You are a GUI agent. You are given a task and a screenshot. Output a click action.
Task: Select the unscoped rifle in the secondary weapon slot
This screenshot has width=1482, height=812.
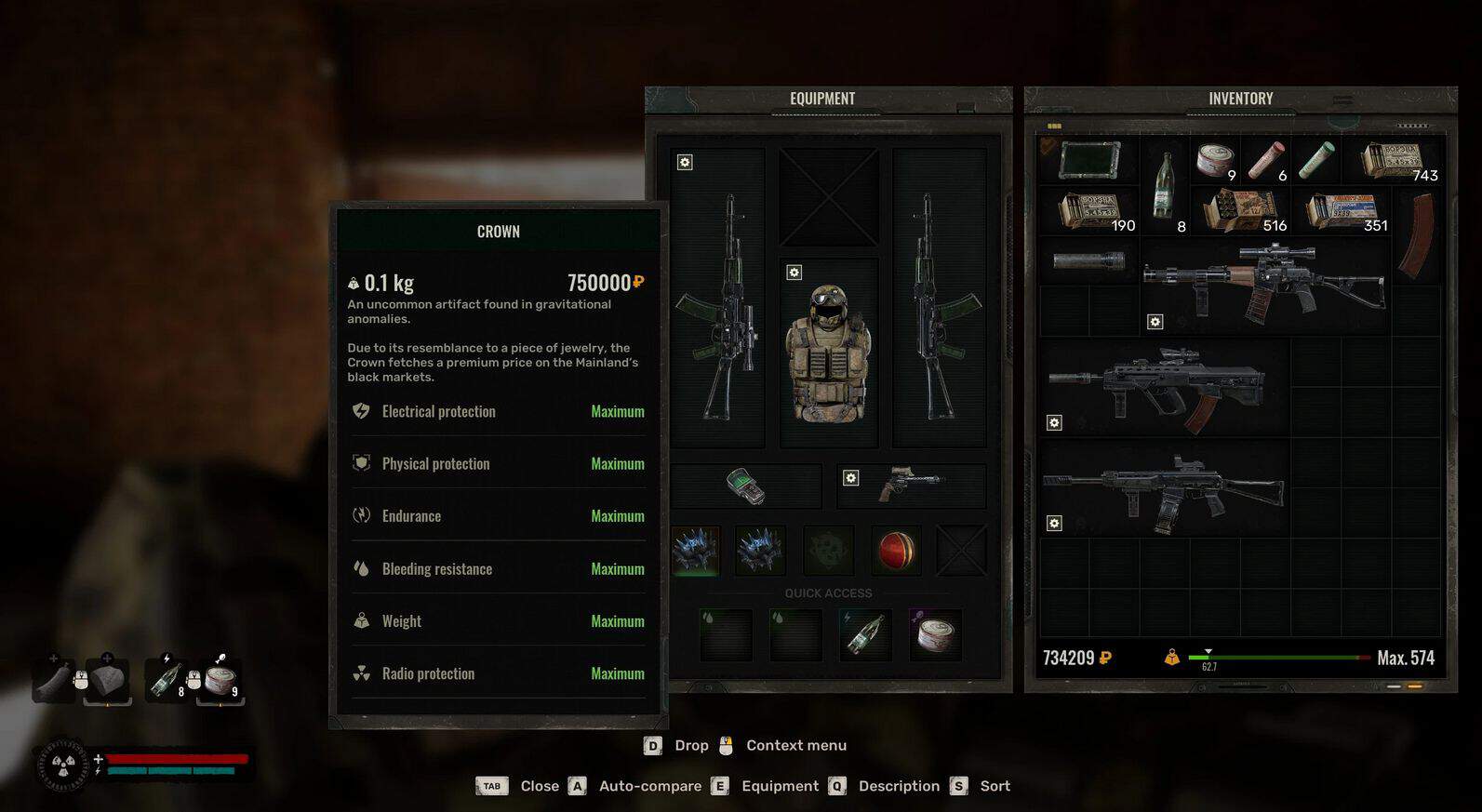click(939, 298)
